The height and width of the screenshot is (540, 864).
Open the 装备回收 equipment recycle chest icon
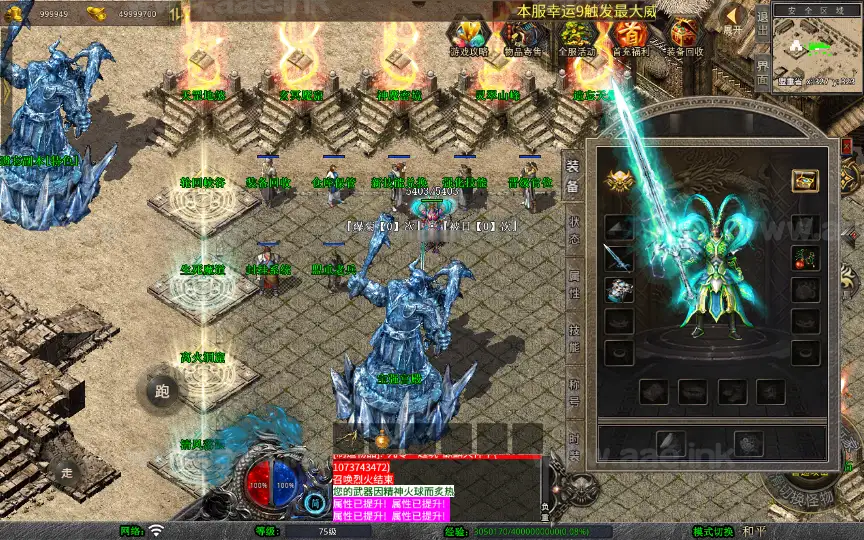click(x=685, y=36)
